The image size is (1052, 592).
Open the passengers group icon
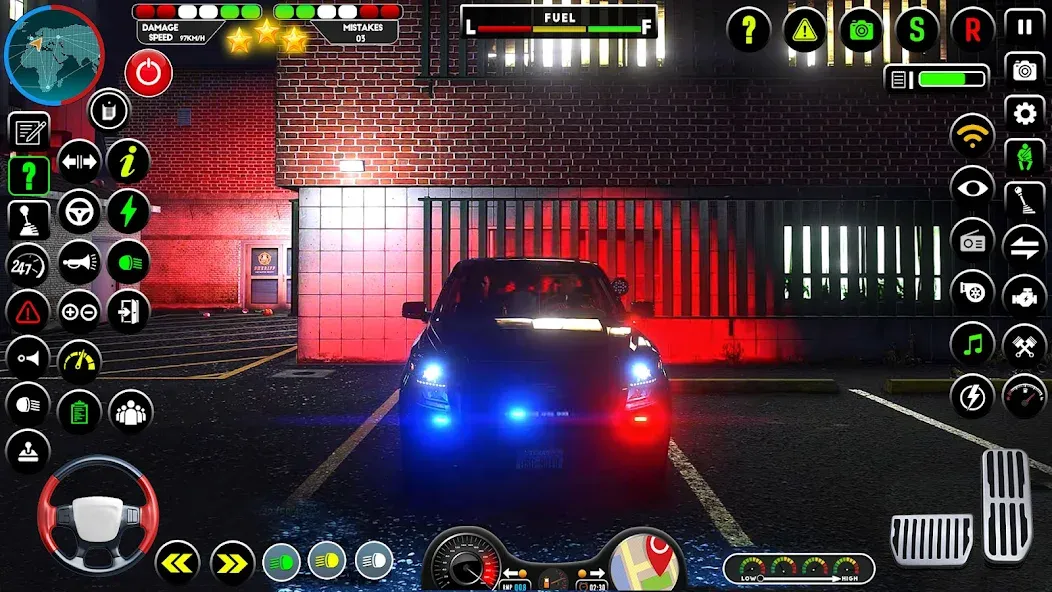point(130,411)
